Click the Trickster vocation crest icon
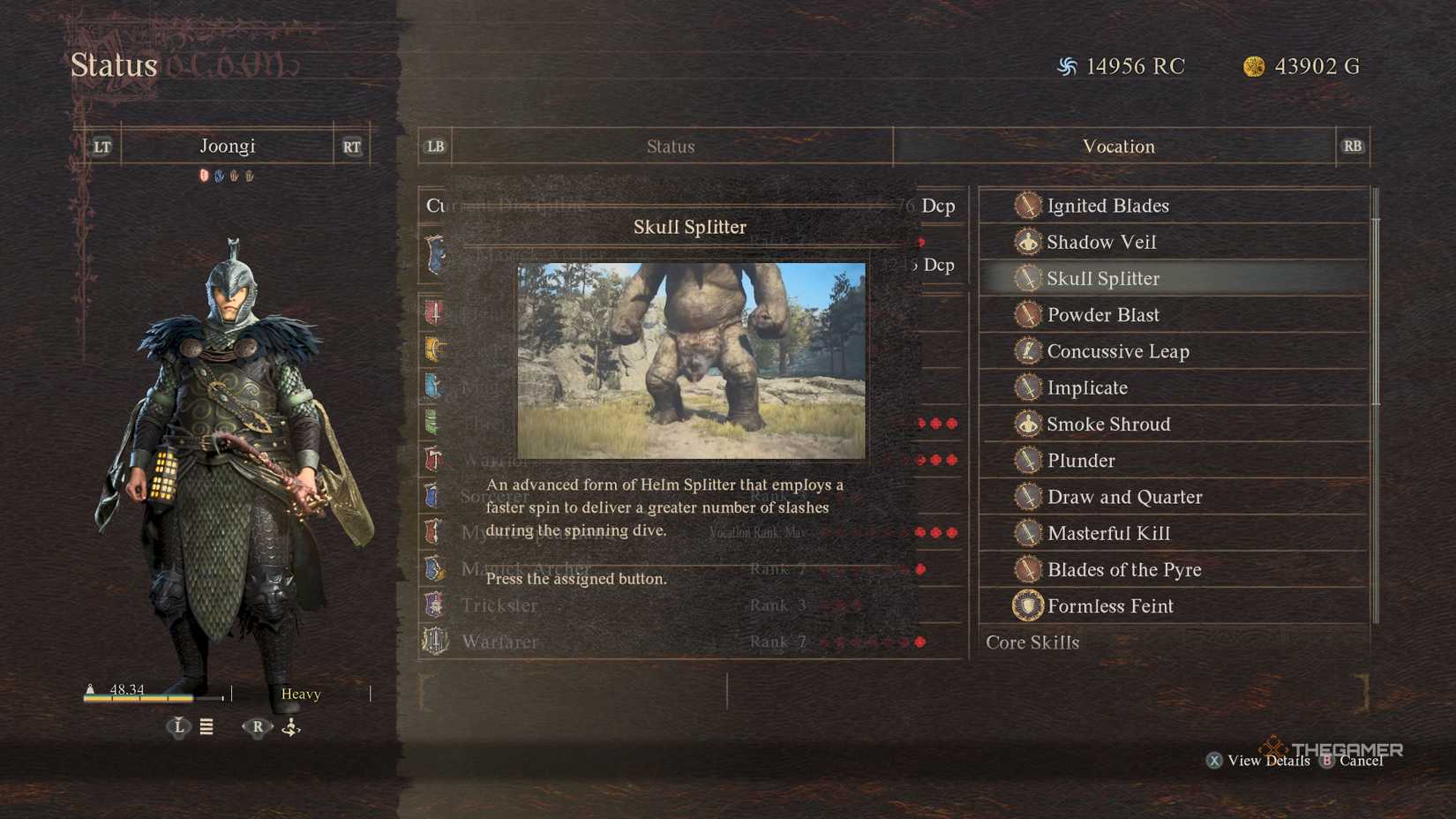This screenshot has height=819, width=1456. (434, 605)
